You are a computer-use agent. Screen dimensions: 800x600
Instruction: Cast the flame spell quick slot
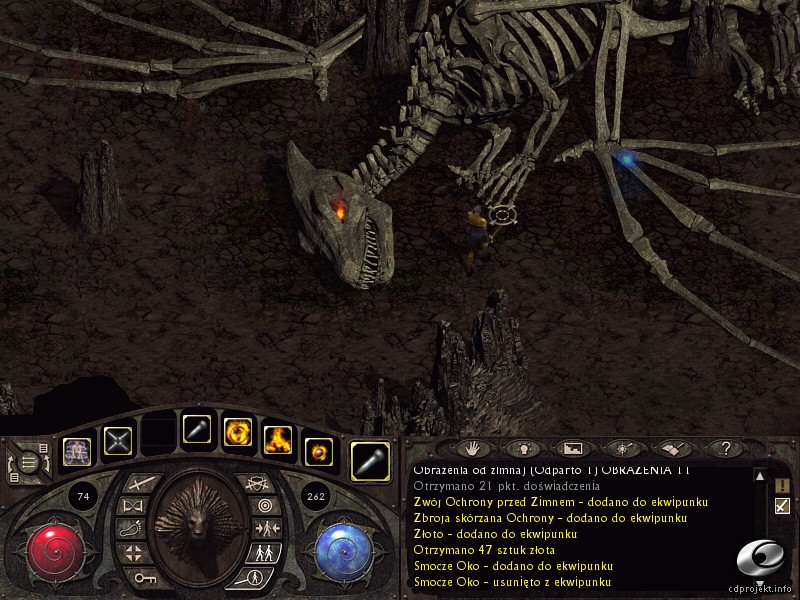pyautogui.click(x=277, y=437)
